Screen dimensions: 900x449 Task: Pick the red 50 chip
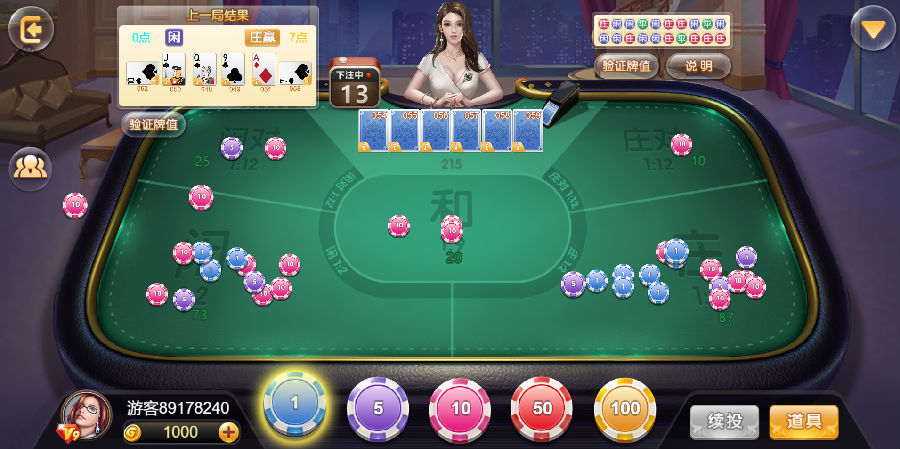tap(542, 408)
